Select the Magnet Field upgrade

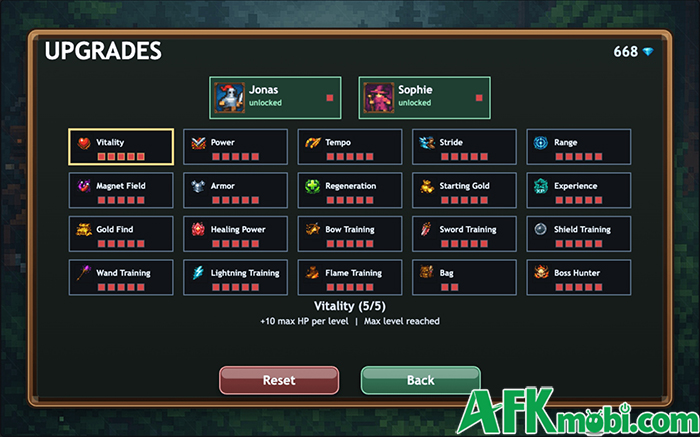click(121, 191)
